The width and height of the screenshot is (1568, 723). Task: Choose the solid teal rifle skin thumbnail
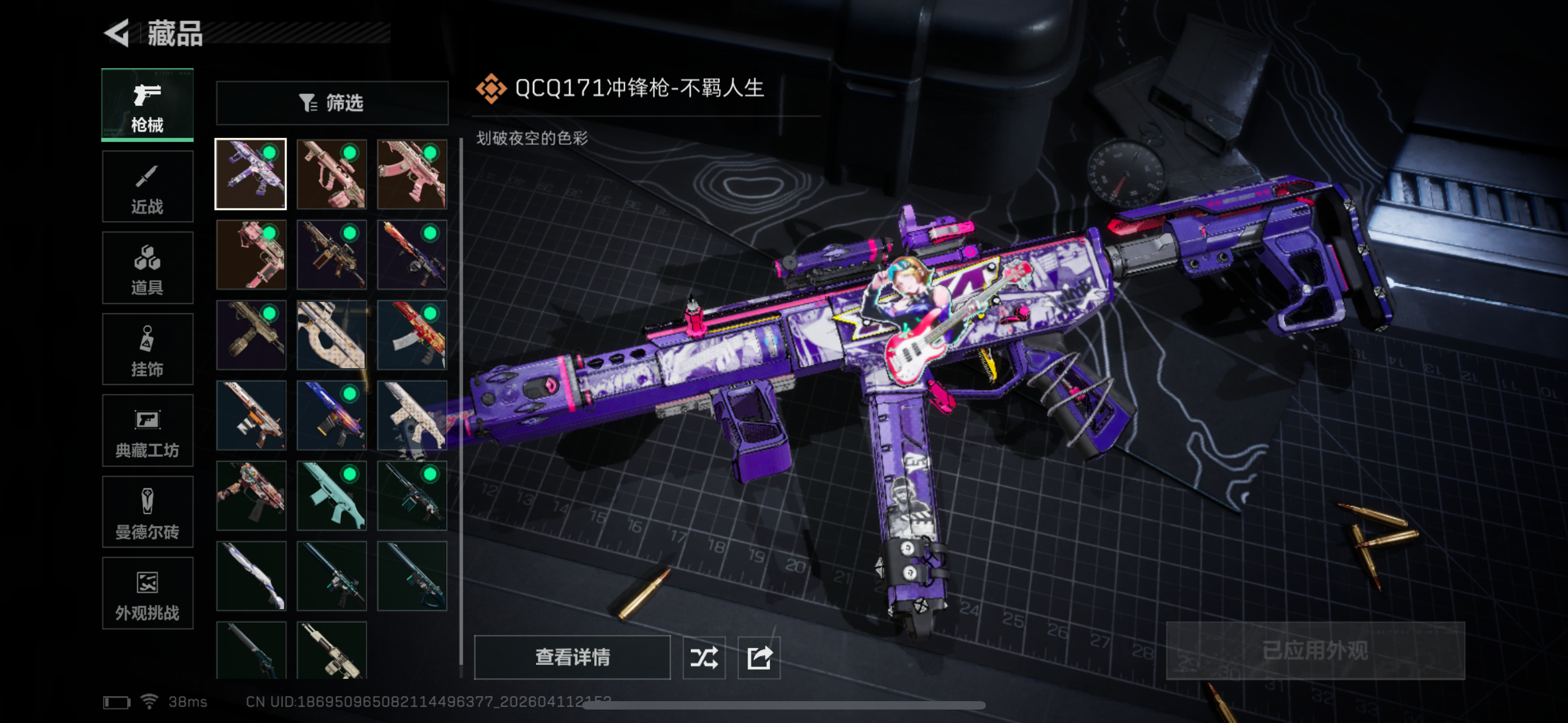coord(332,495)
